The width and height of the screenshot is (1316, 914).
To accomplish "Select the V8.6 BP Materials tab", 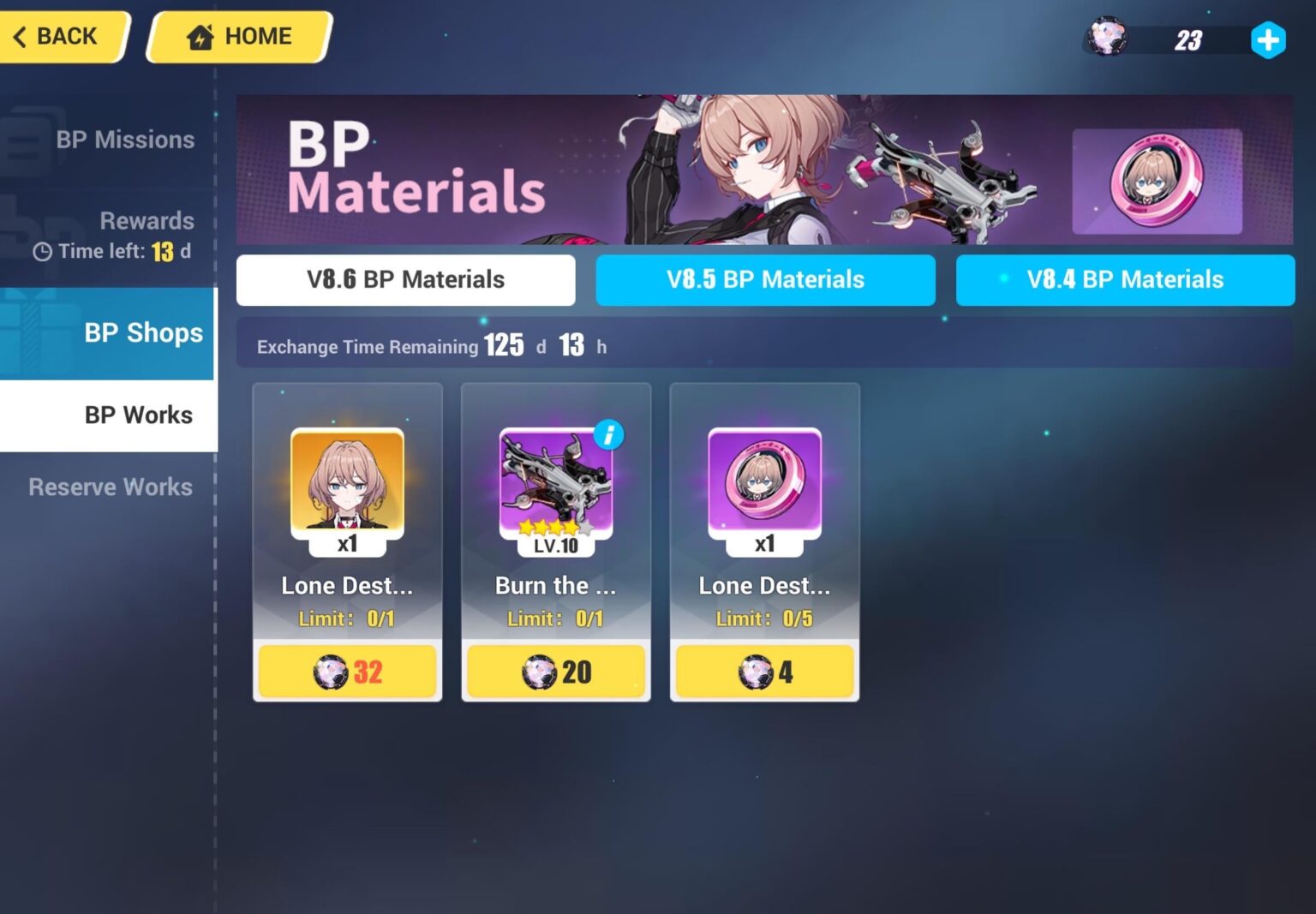I will 405,279.
